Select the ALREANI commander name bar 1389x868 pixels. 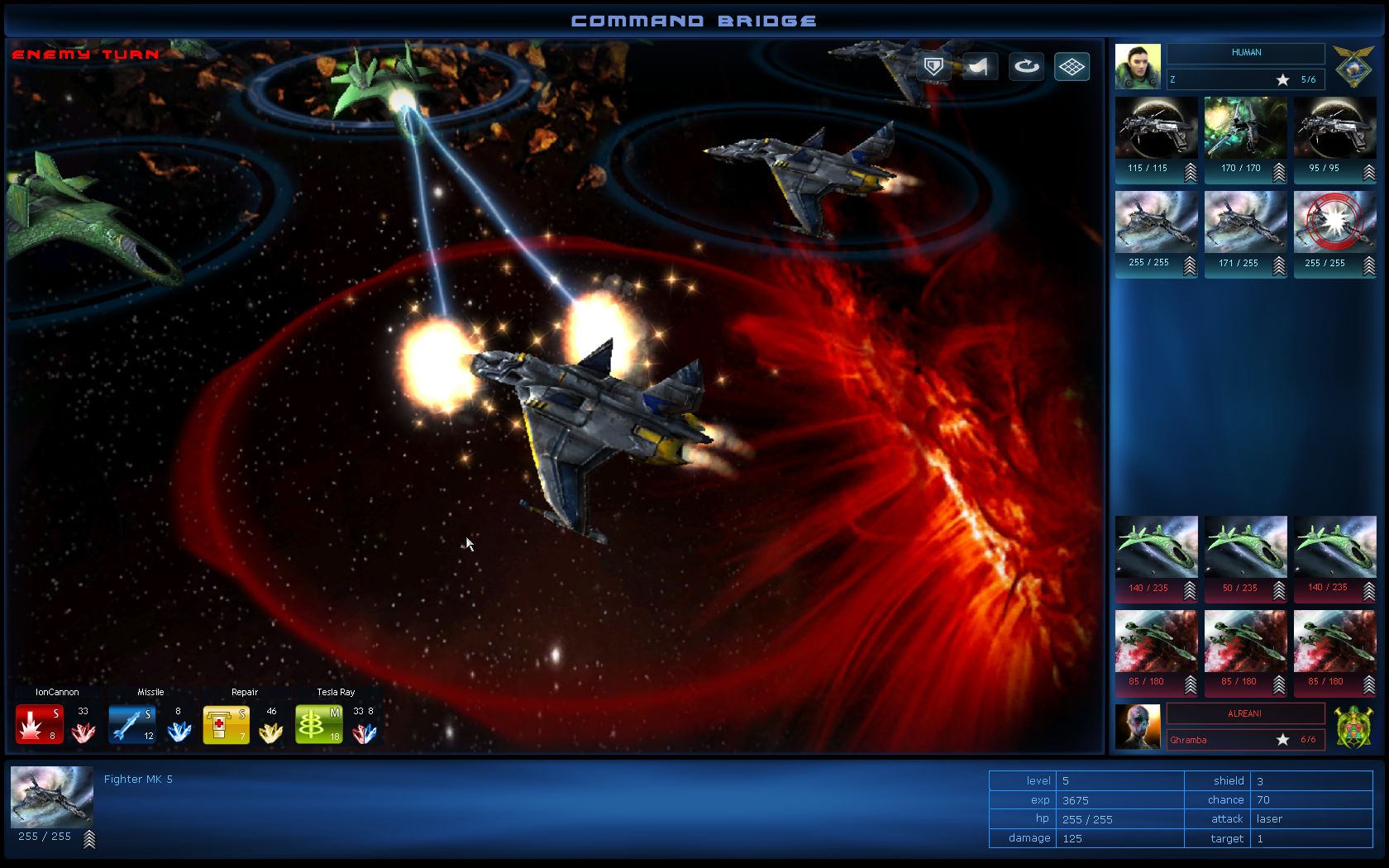(1244, 713)
